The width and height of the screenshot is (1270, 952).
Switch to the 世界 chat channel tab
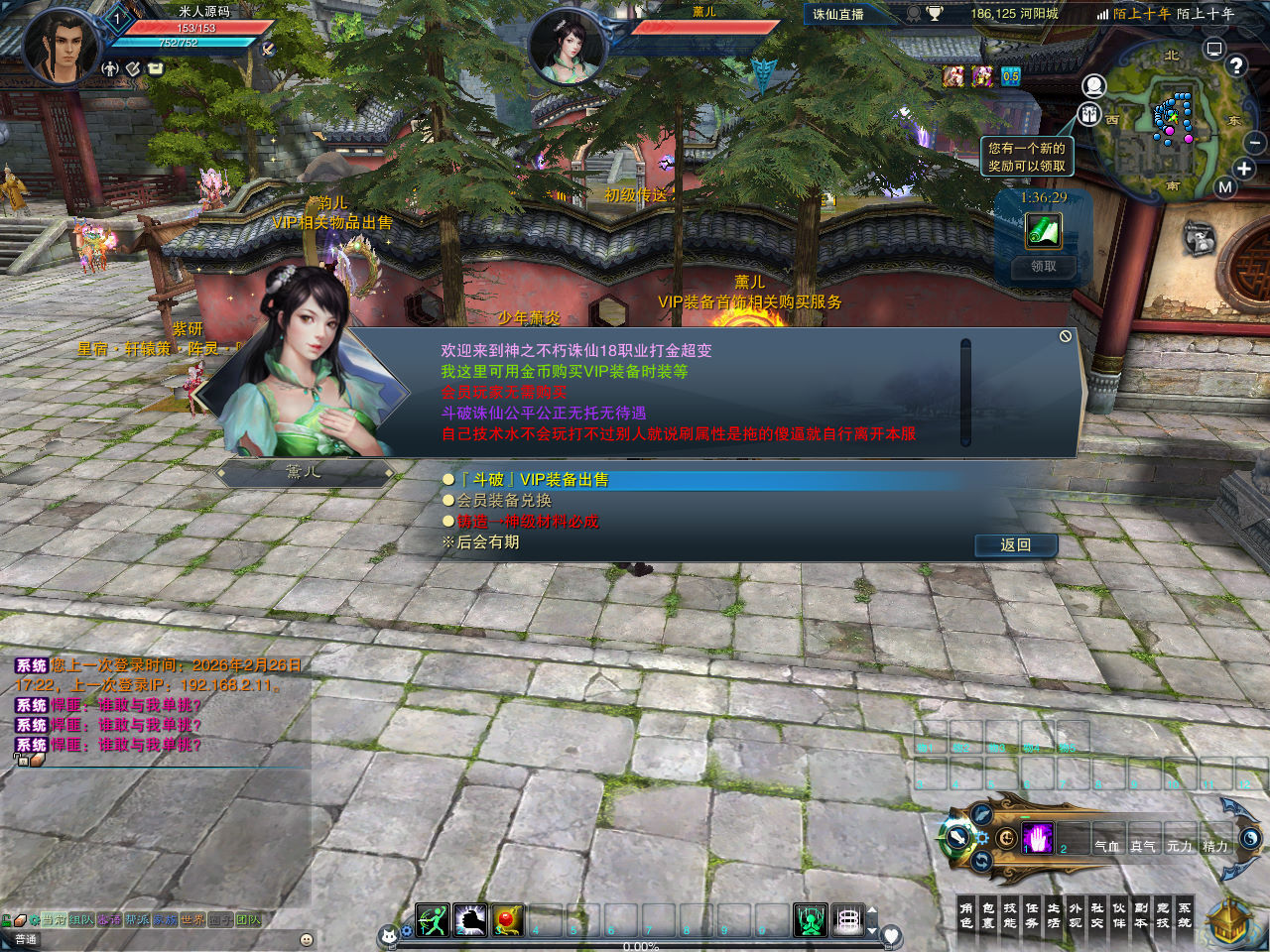(192, 920)
